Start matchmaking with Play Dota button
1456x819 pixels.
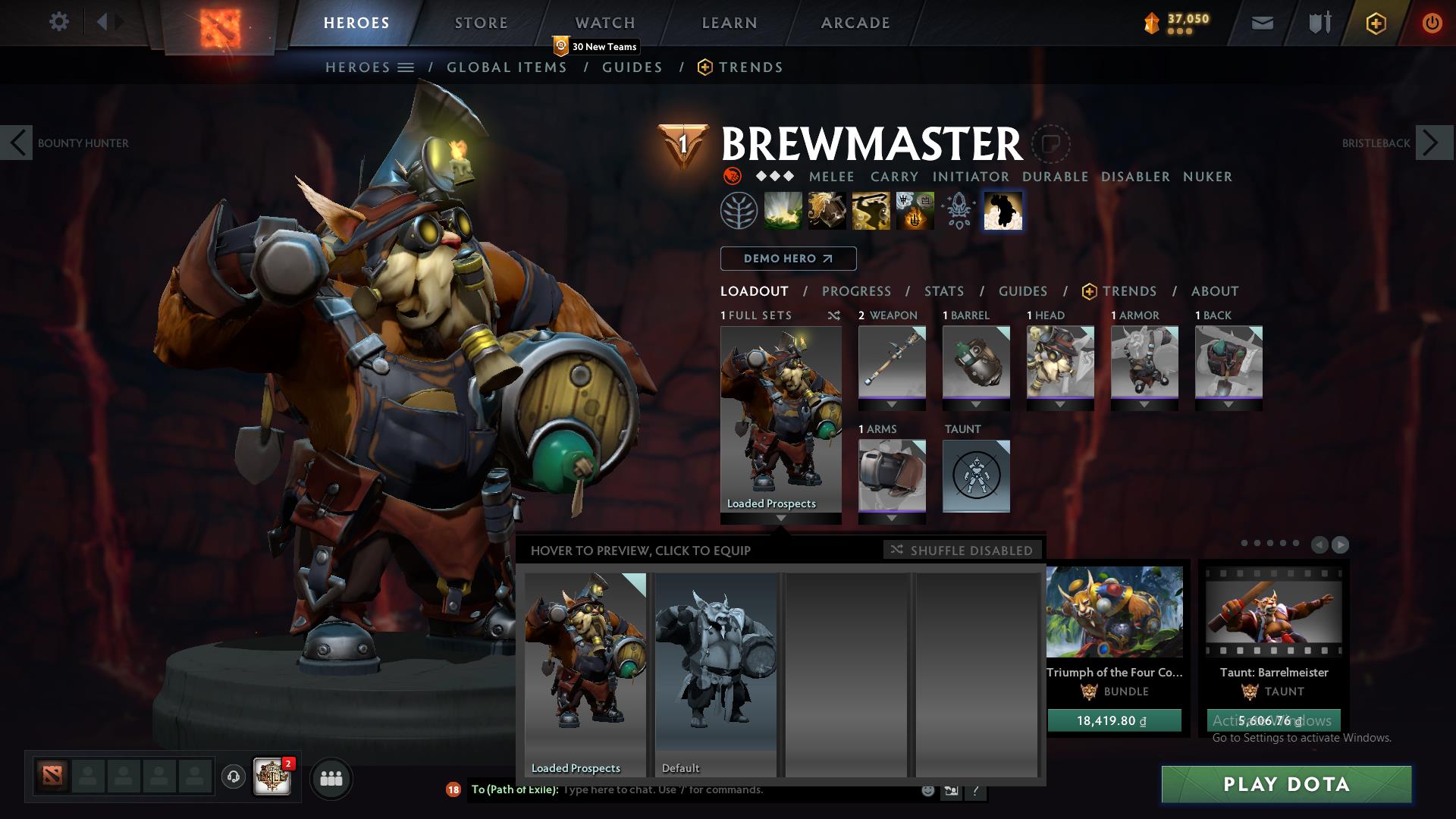point(1286,784)
